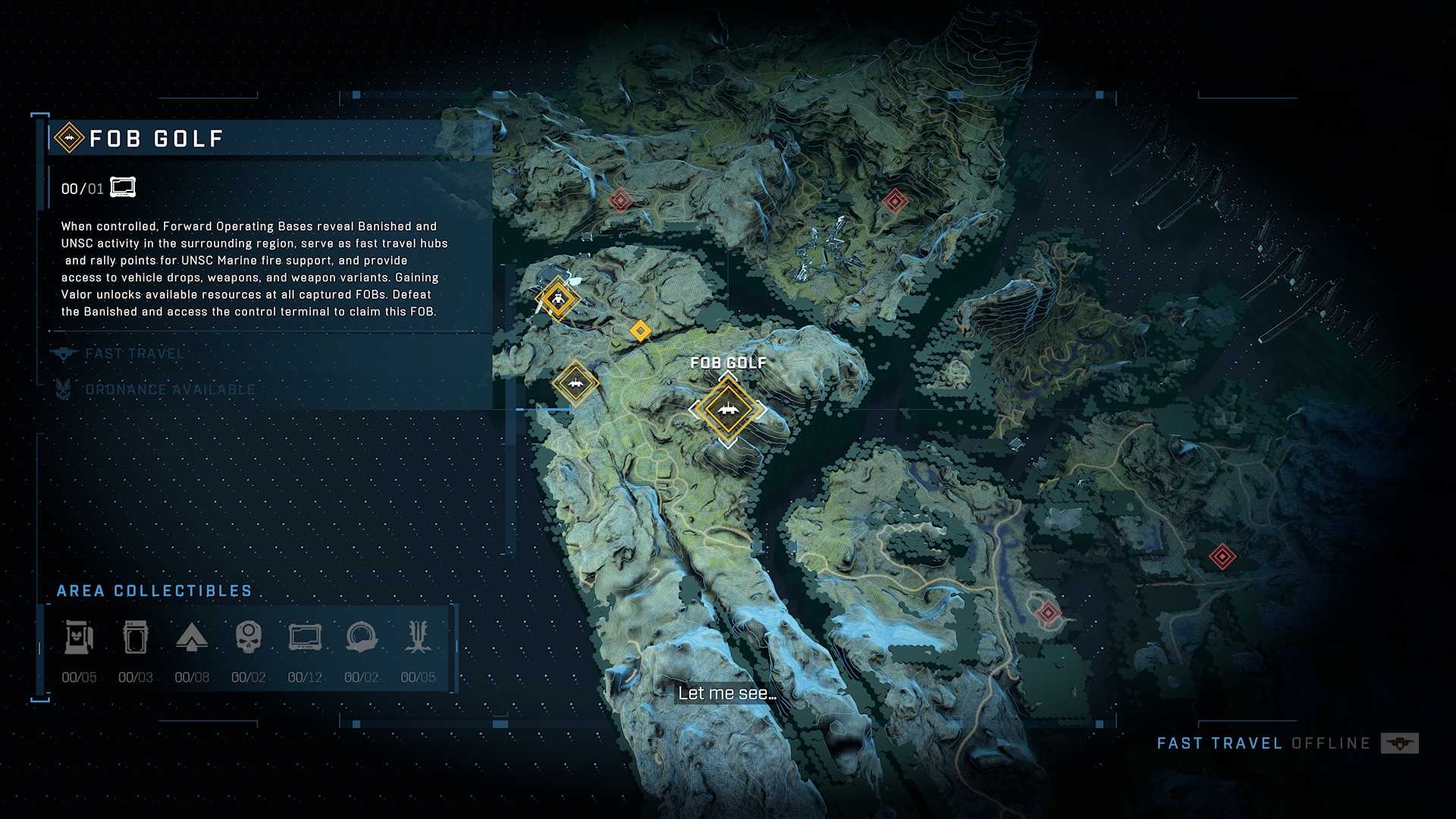
Task: Select the highlighted FOB Golf map marker
Action: point(728,409)
